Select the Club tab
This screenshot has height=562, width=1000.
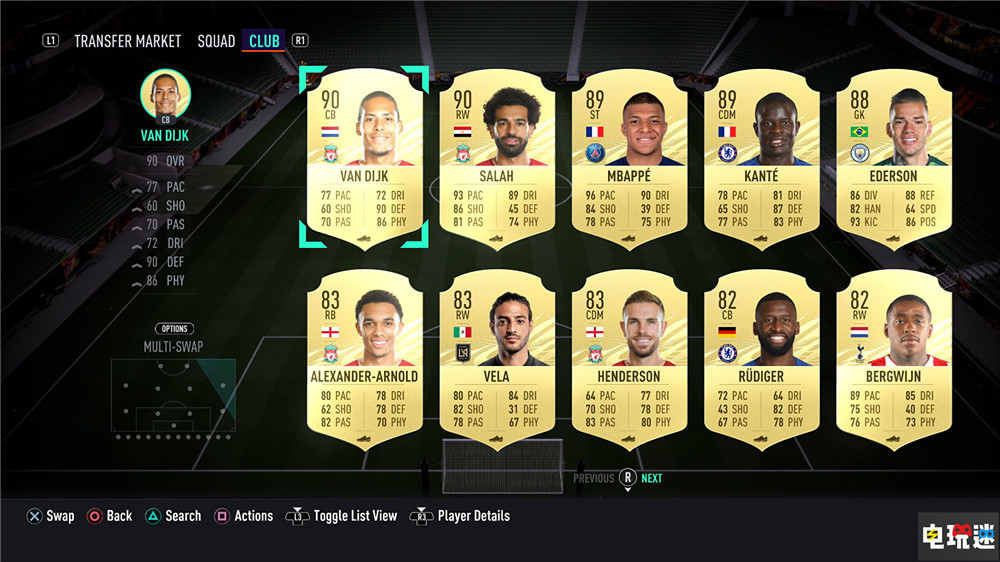(265, 41)
